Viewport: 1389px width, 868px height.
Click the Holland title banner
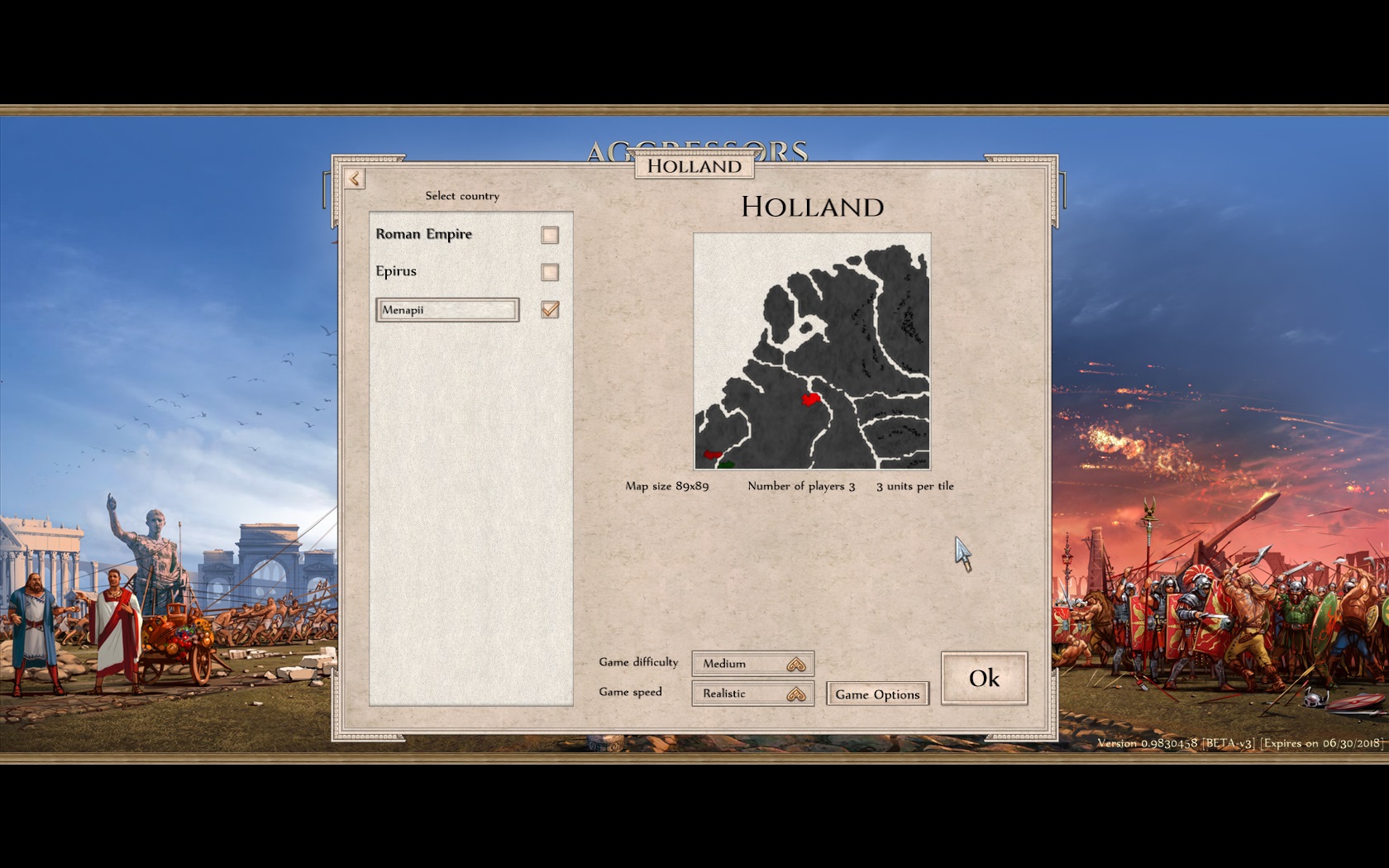[694, 166]
